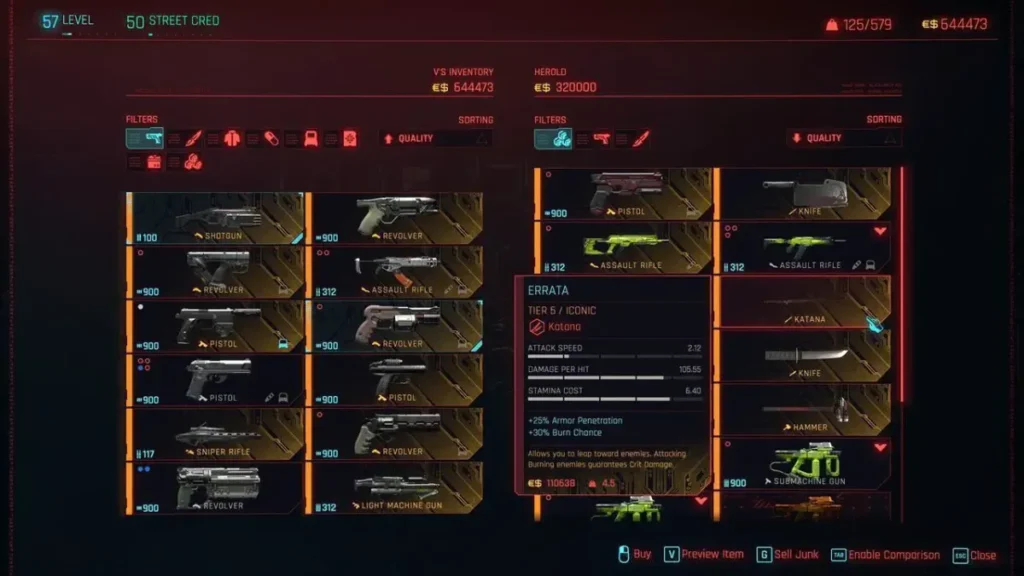Screen dimensions: 1024x576
Task: Open V's inventory Quality sorting dropdown
Action: [436, 138]
